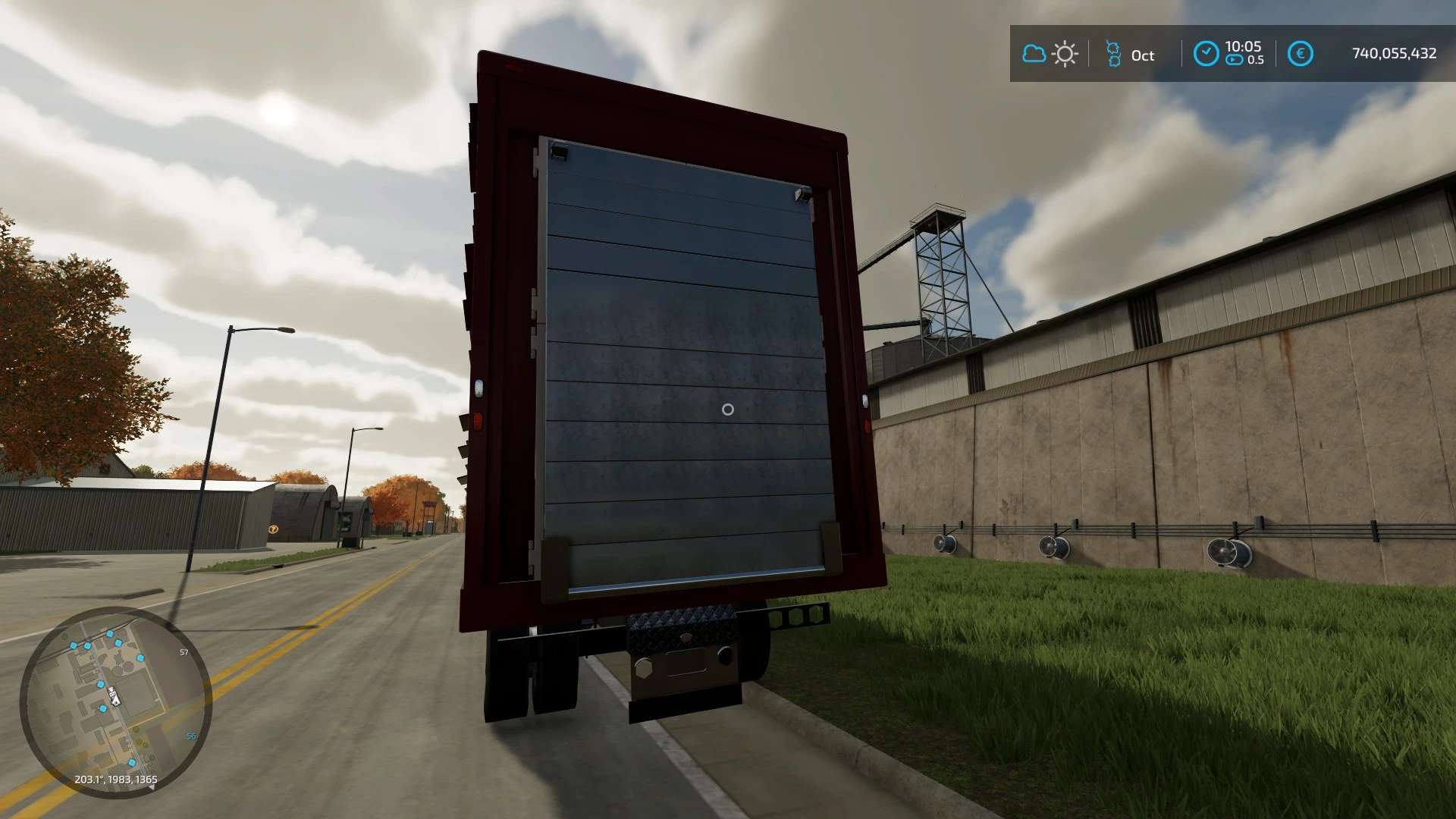Click the blue clock time icon

[x=1206, y=53]
